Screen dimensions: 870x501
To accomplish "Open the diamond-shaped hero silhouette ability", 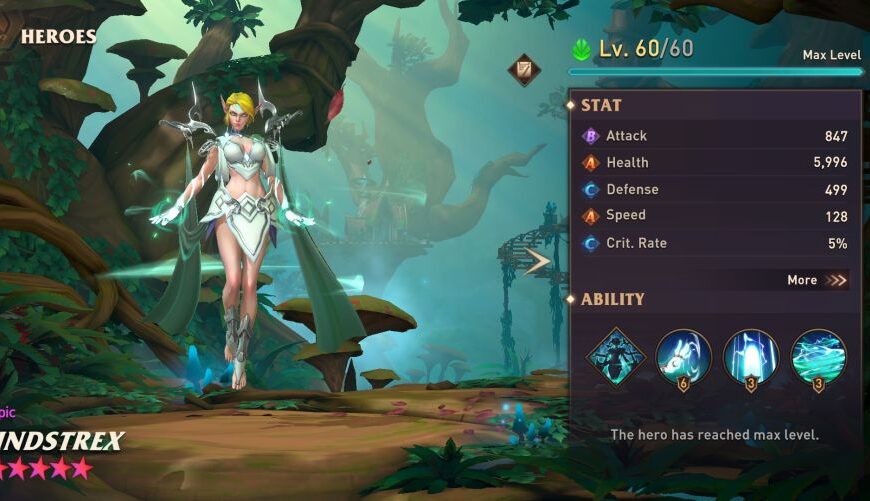I will (615, 356).
